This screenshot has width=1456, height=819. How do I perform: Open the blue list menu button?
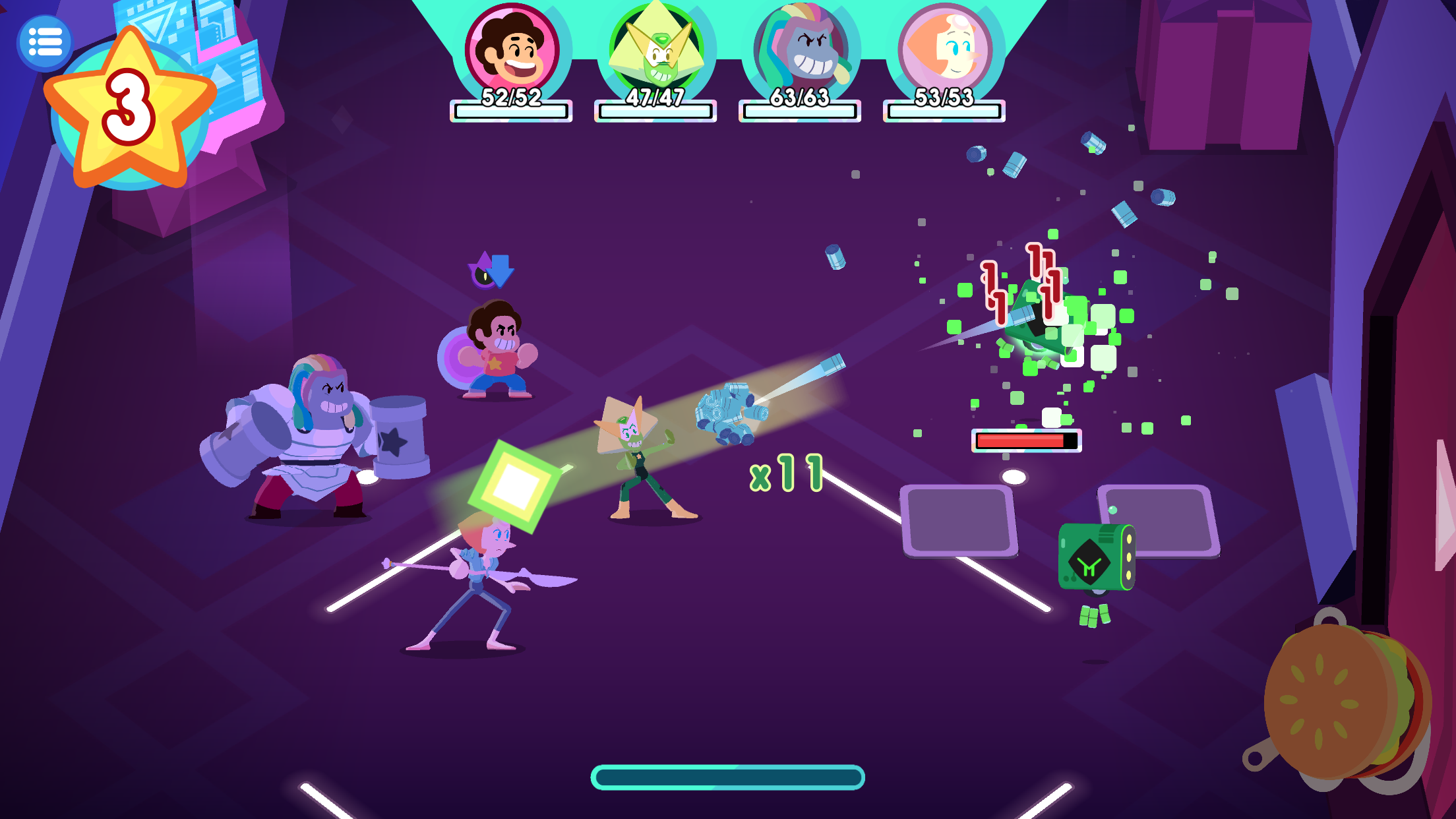[x=45, y=43]
